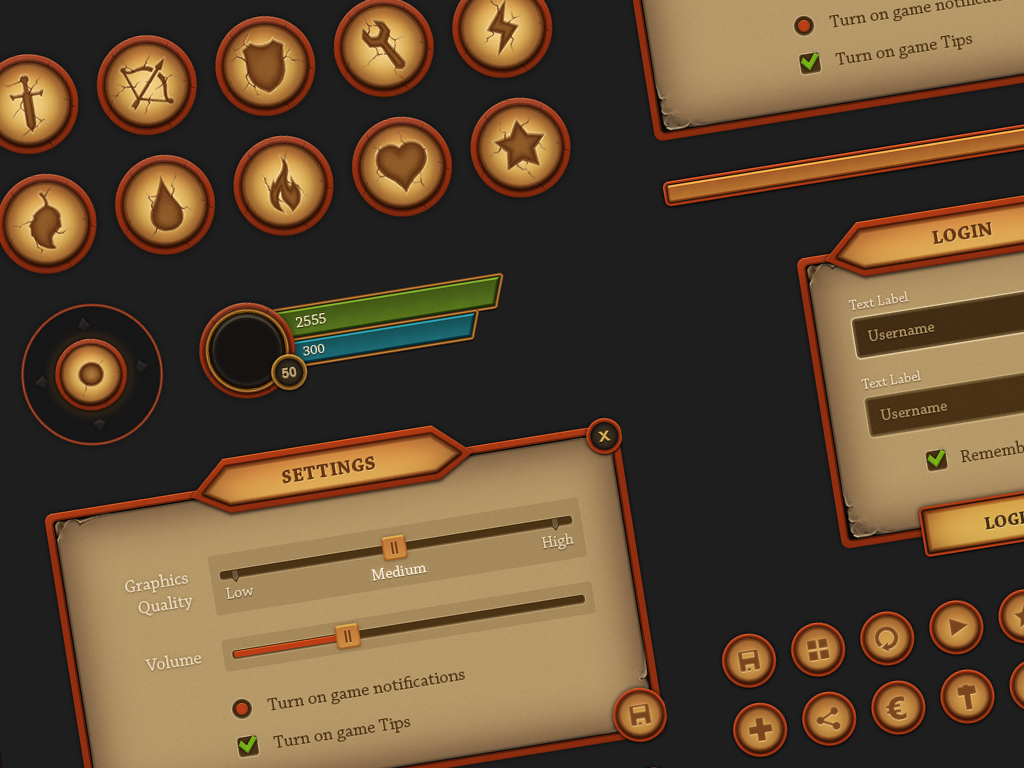
Task: Toggle the Remember checkbox in Login panel
Action: tap(936, 459)
